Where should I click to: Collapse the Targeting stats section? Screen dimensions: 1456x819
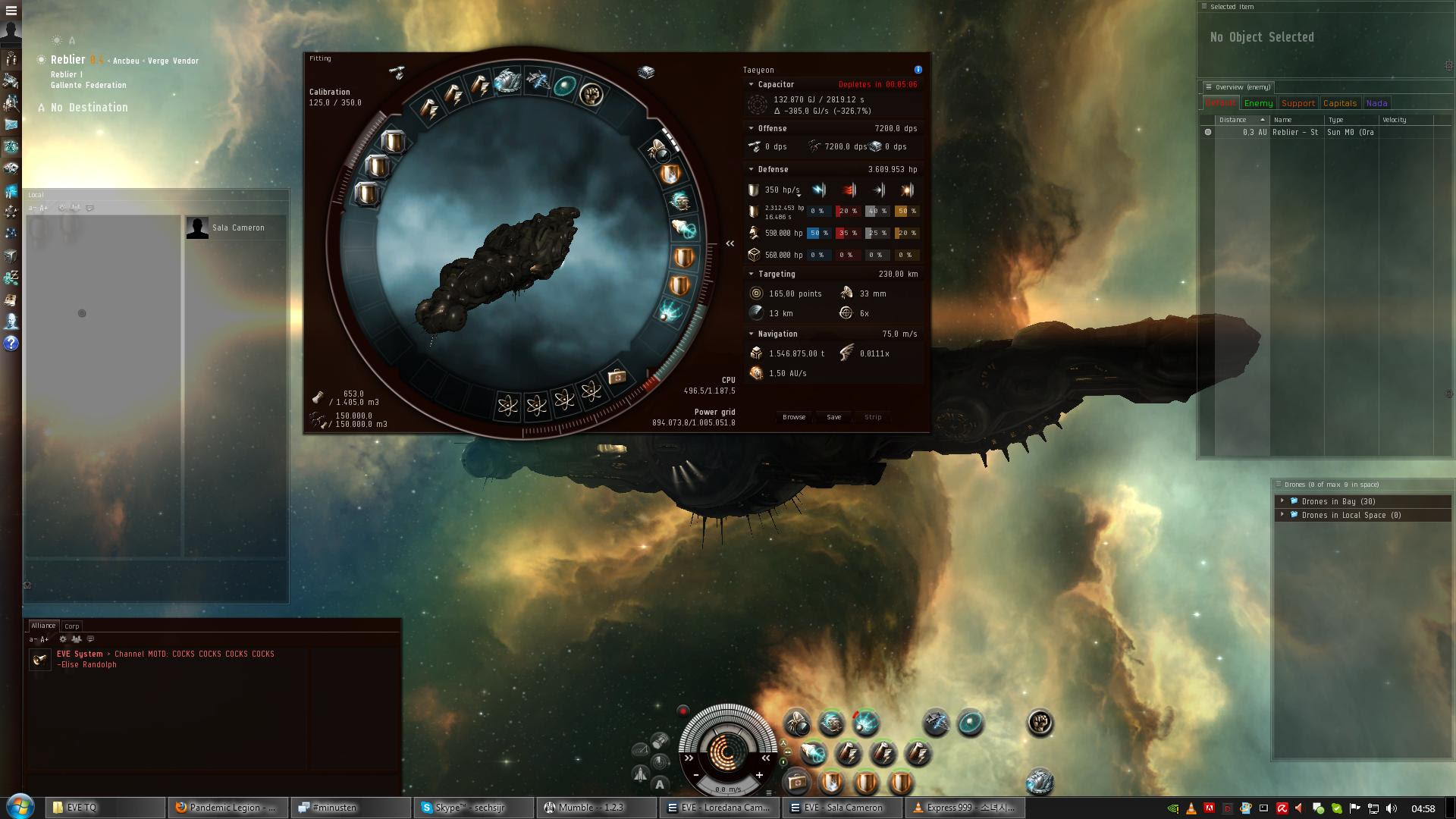(x=751, y=275)
